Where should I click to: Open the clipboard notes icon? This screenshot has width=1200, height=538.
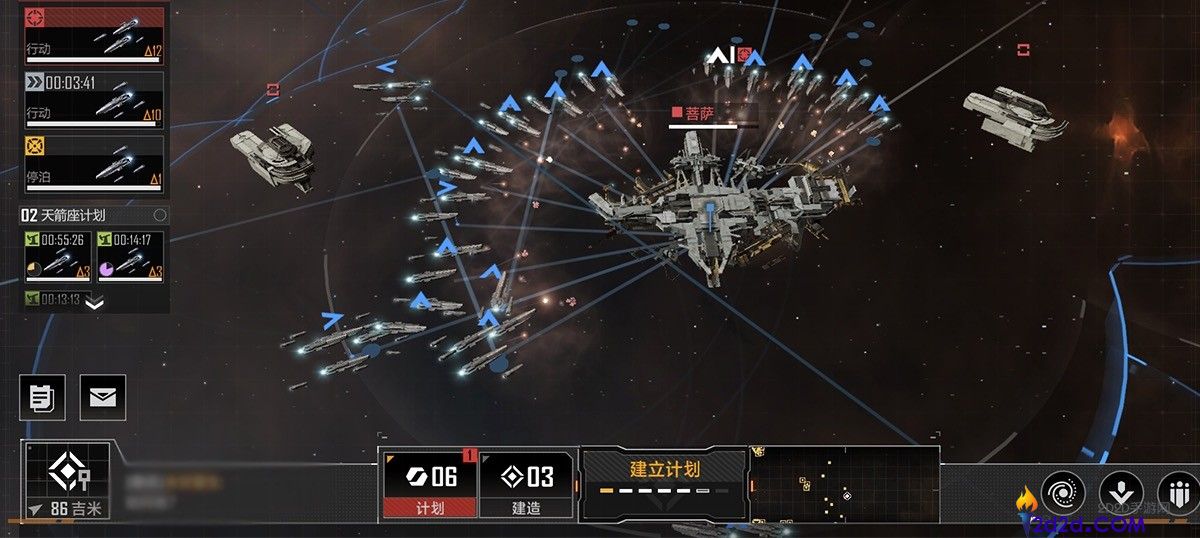[x=42, y=397]
